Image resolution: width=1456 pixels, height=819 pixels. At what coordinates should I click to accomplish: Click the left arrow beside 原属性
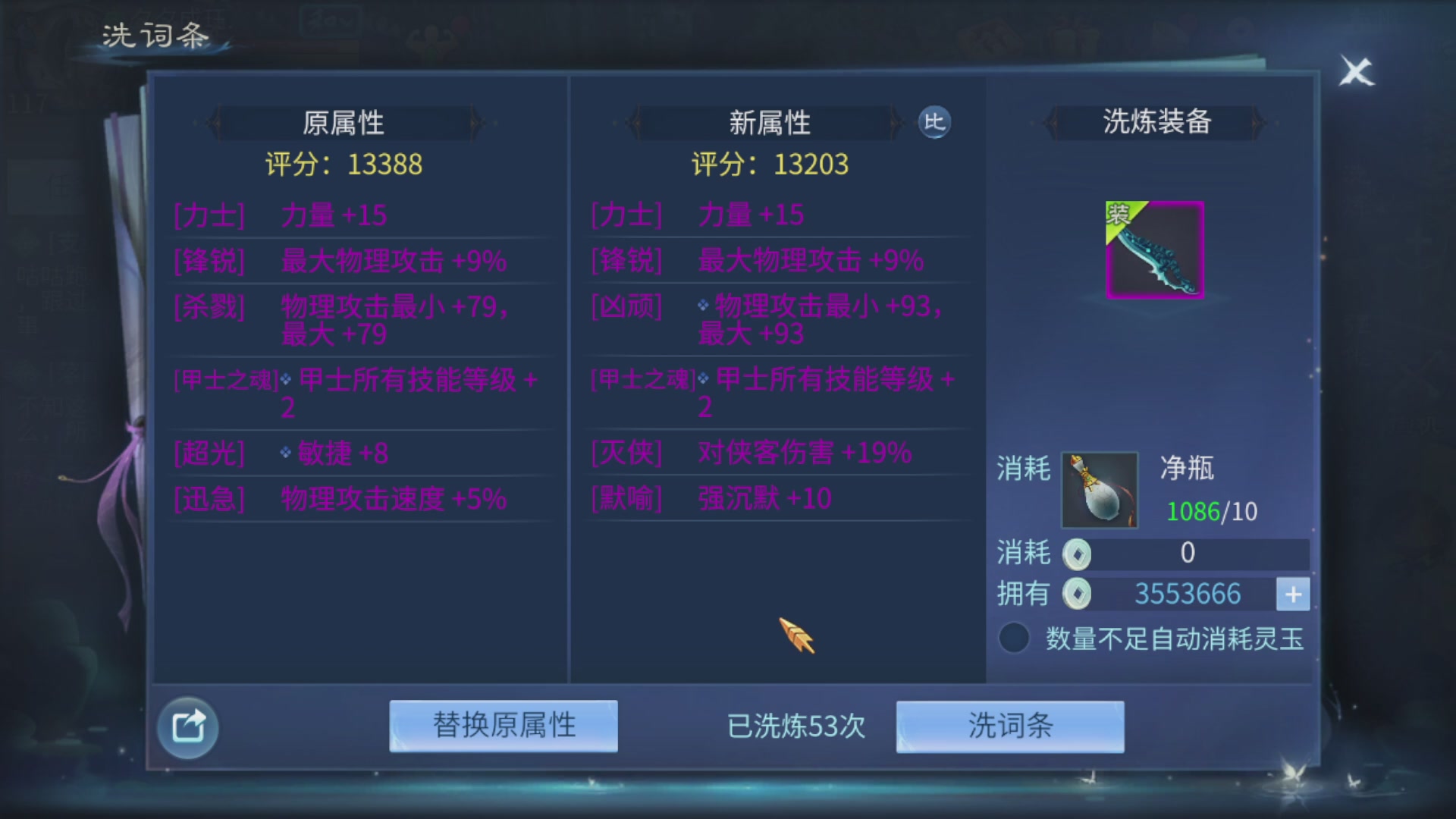click(x=214, y=123)
